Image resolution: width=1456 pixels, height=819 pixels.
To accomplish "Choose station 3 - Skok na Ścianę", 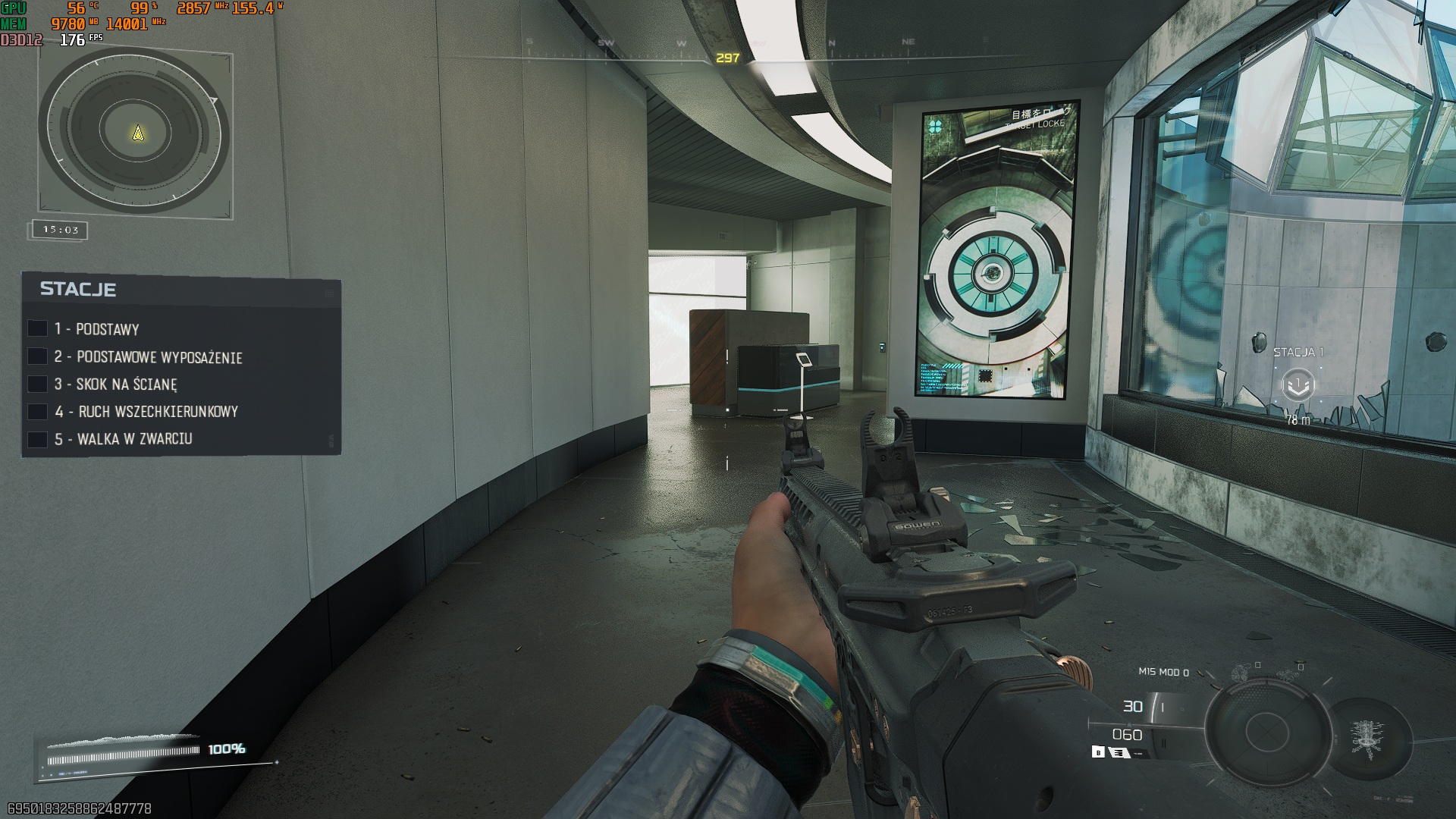I will click(x=126, y=384).
